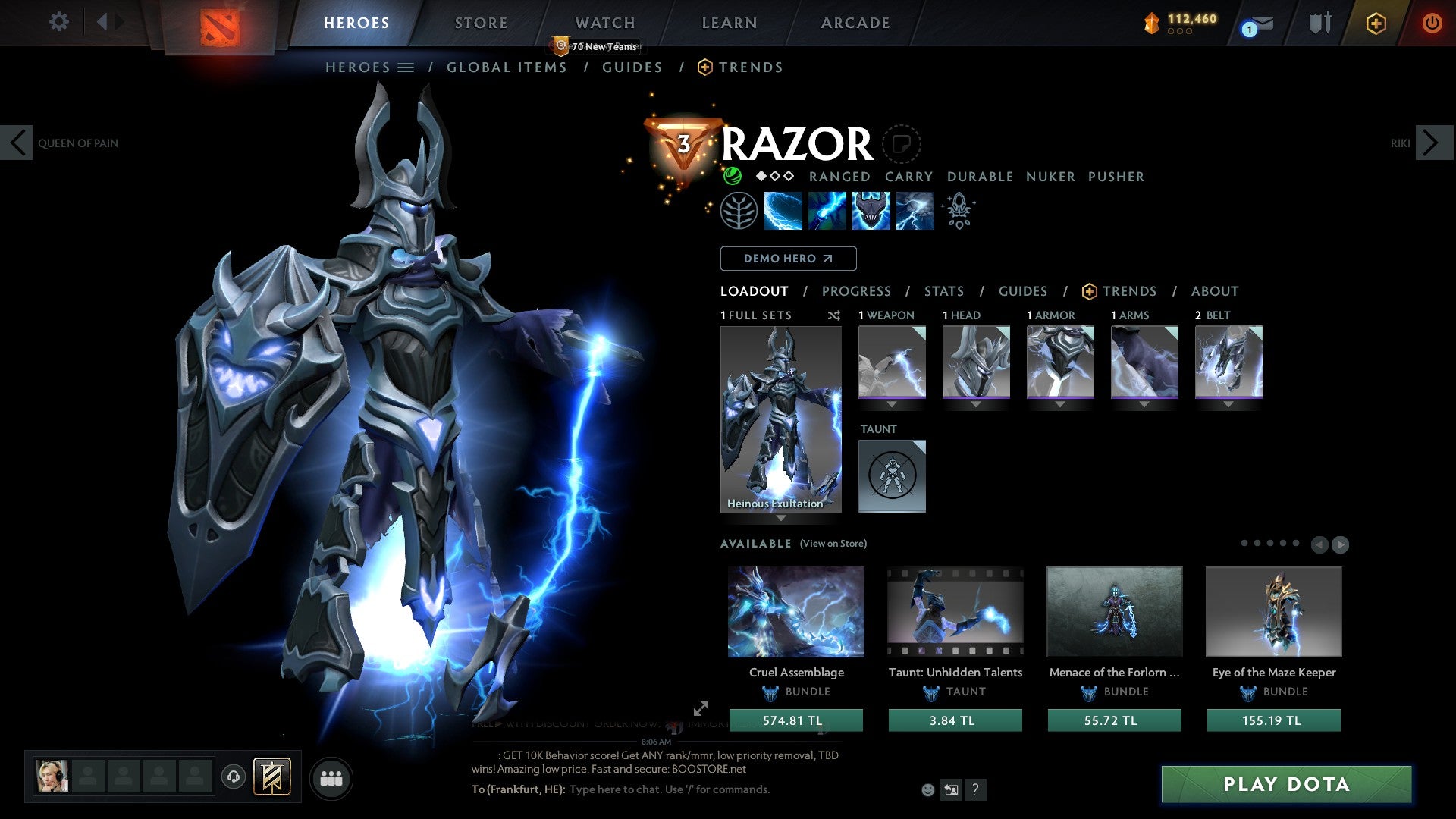Select Razor's Plasma Field ability icon
Image resolution: width=1456 pixels, height=819 pixels.
pyautogui.click(x=783, y=210)
